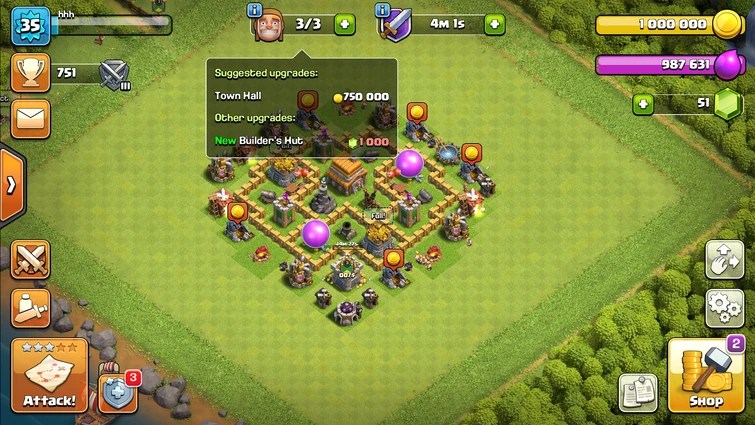Open the shield icon with 3 badge
This screenshot has width=755, height=425.
117,392
